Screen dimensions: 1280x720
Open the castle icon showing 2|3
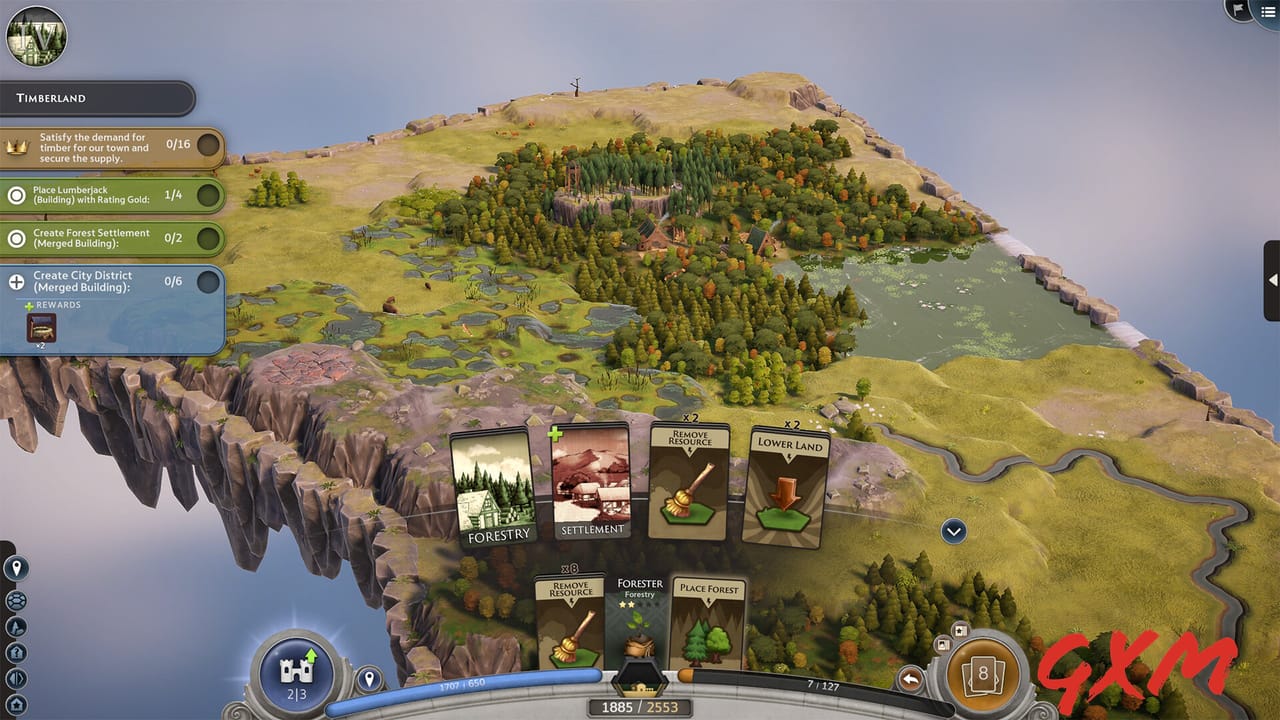pyautogui.click(x=293, y=676)
